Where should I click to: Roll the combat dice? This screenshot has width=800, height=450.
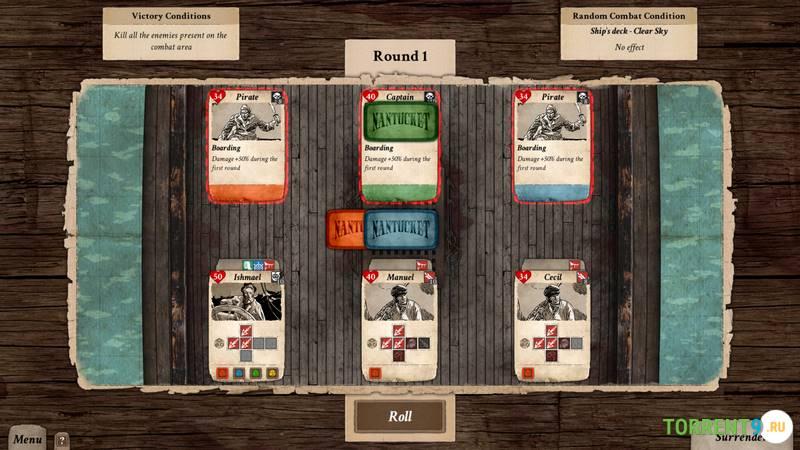(399, 416)
